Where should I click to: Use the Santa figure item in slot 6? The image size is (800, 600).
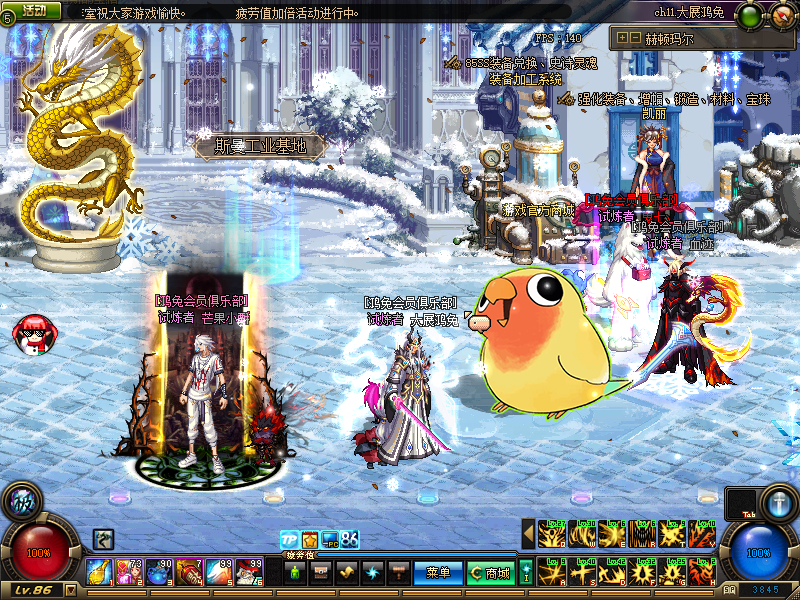(x=250, y=571)
